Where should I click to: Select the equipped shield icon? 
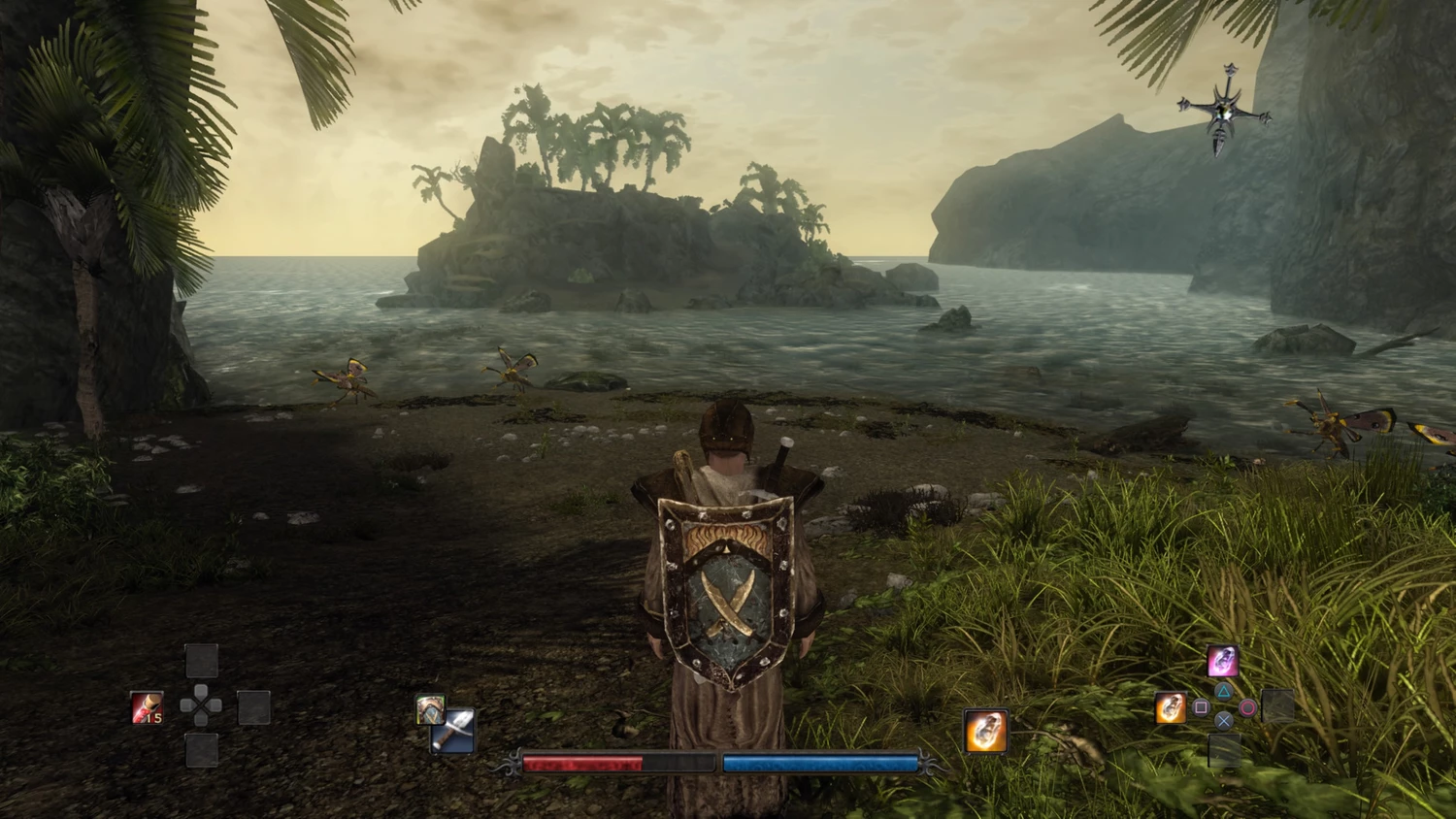click(x=430, y=709)
